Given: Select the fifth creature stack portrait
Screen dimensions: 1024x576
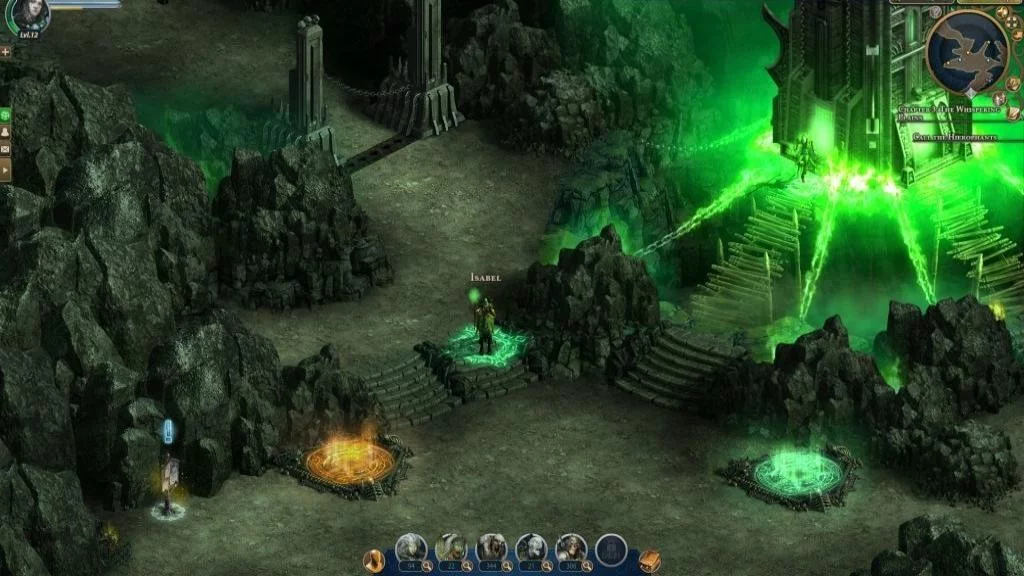Looking at the screenshot, I should point(571,547).
